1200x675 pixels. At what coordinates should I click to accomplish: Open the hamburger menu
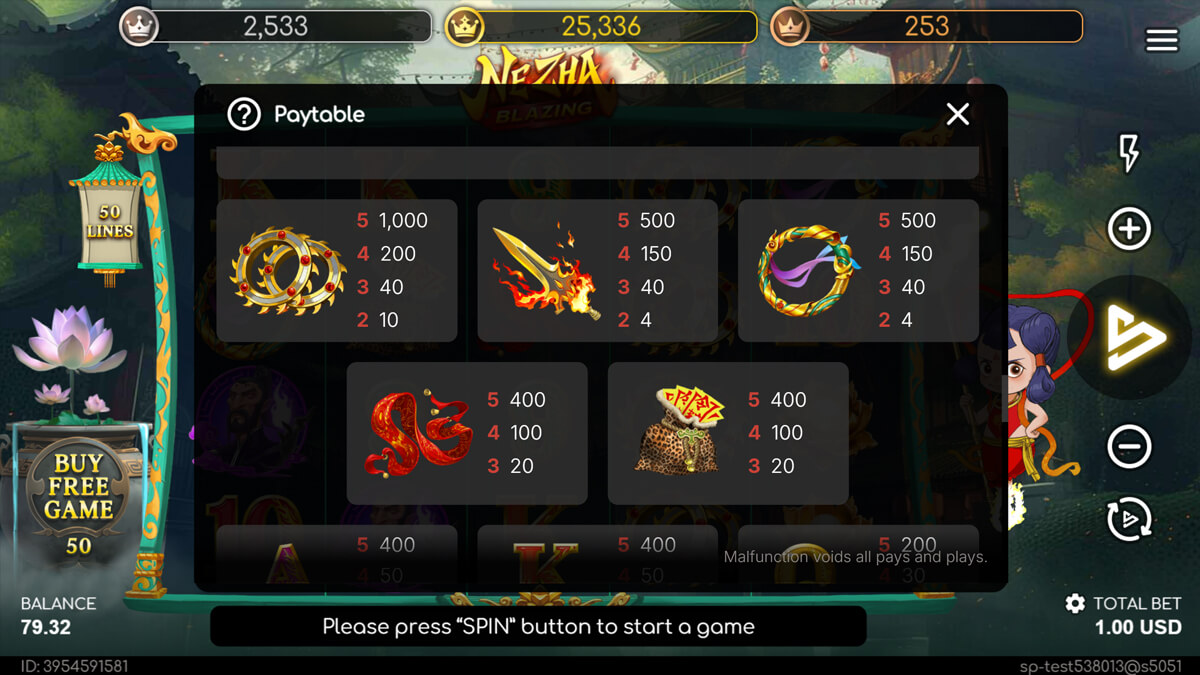coord(1161,39)
